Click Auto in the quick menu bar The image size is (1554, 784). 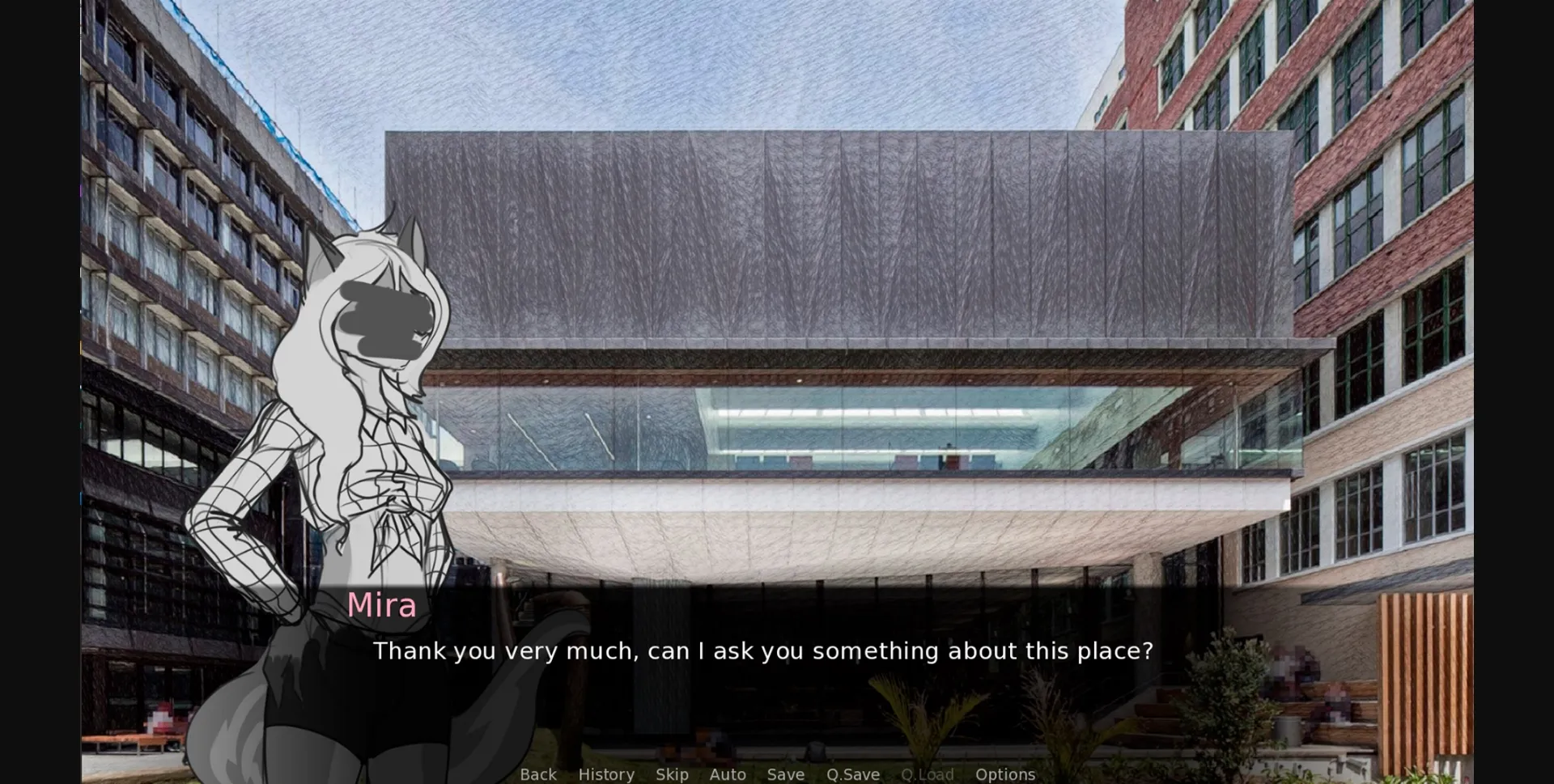[727, 774]
